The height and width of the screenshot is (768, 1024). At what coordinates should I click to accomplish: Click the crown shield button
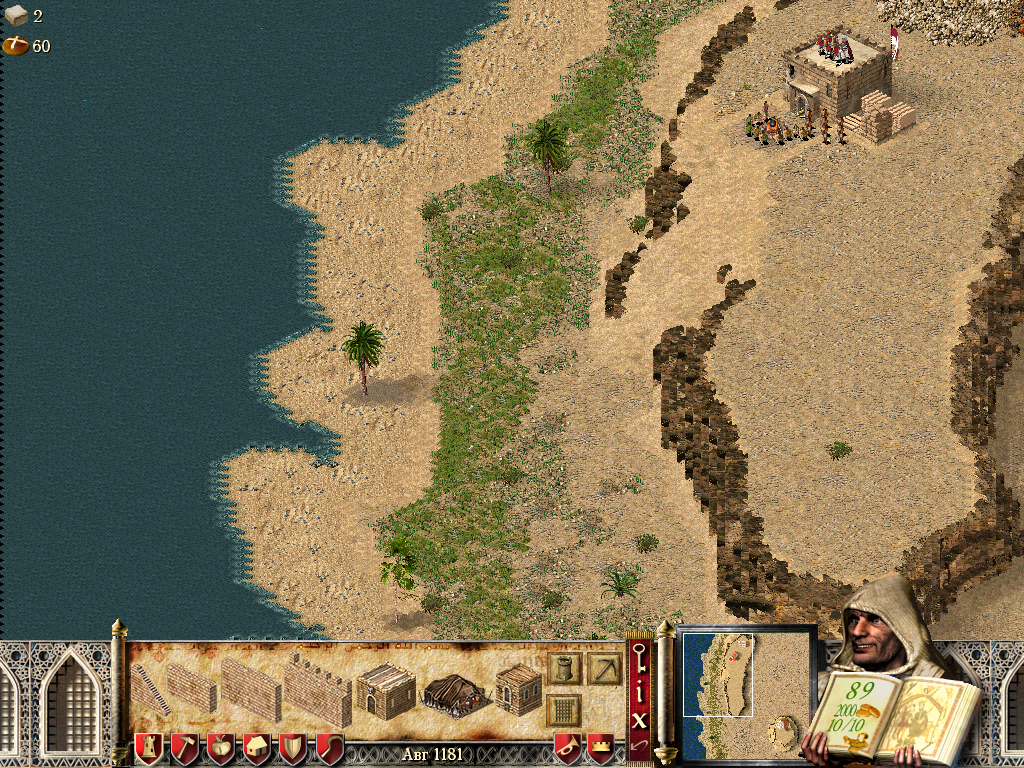(x=600, y=748)
